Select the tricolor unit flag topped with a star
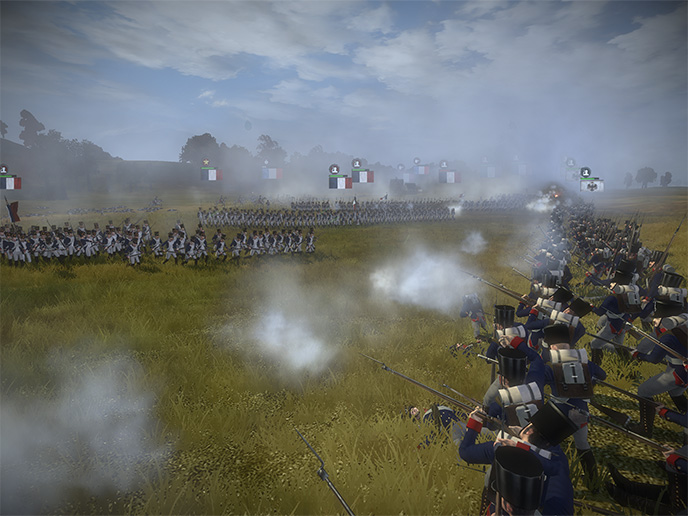688x516 pixels. 210,173
